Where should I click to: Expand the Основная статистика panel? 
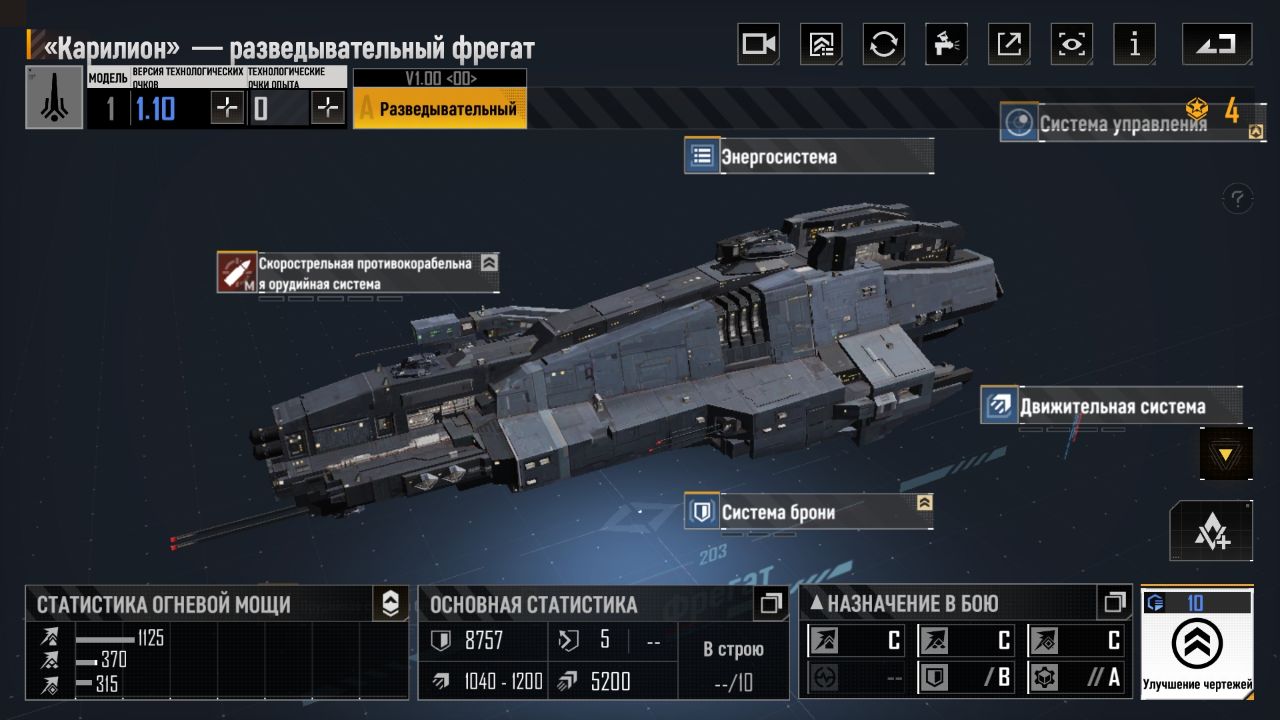770,603
